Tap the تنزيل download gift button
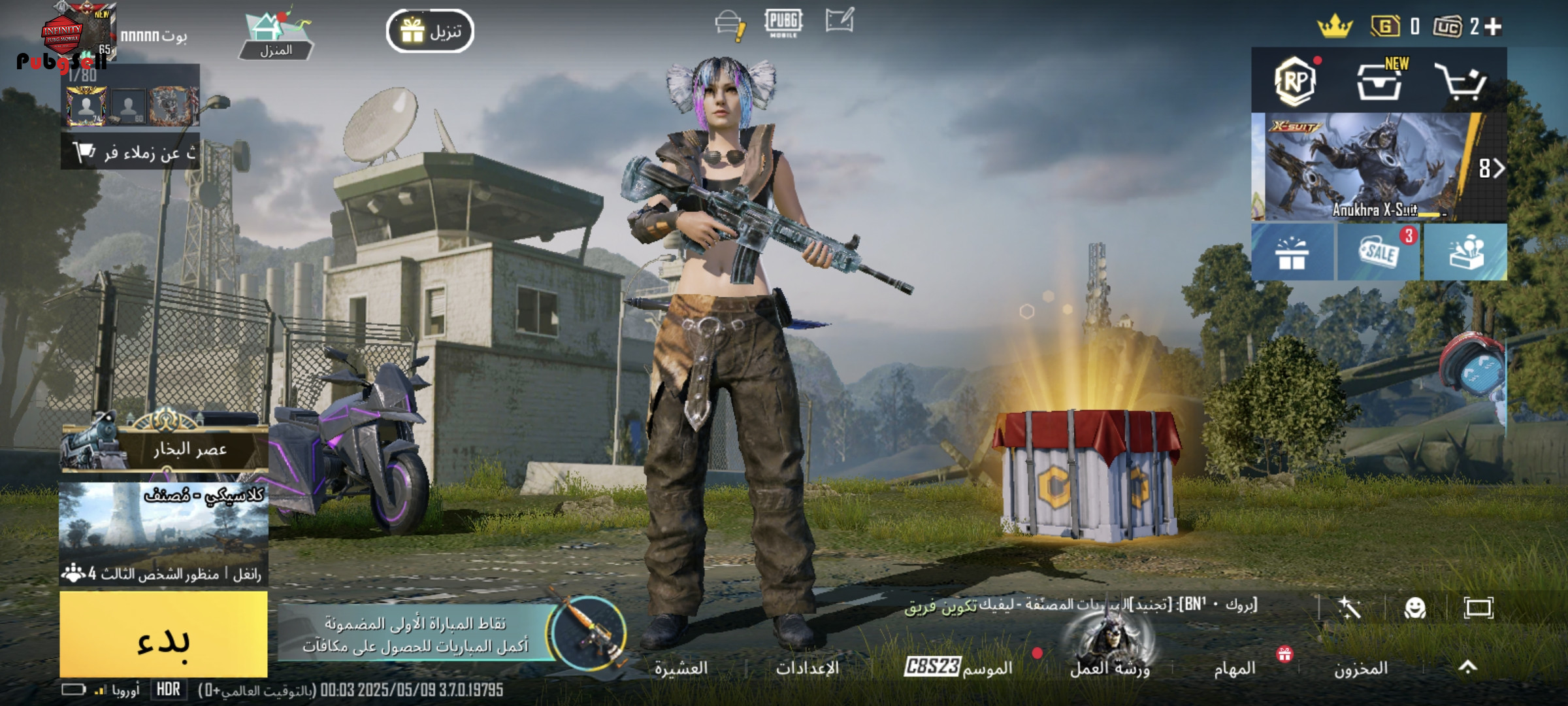1568x706 pixels. [430, 31]
